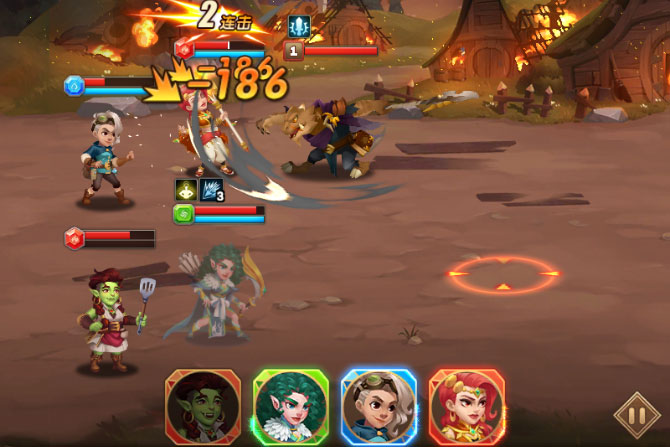This screenshot has width=670, height=447.
Task: Activate the green-skinned orc hero skill portrait
Action: click(203, 407)
